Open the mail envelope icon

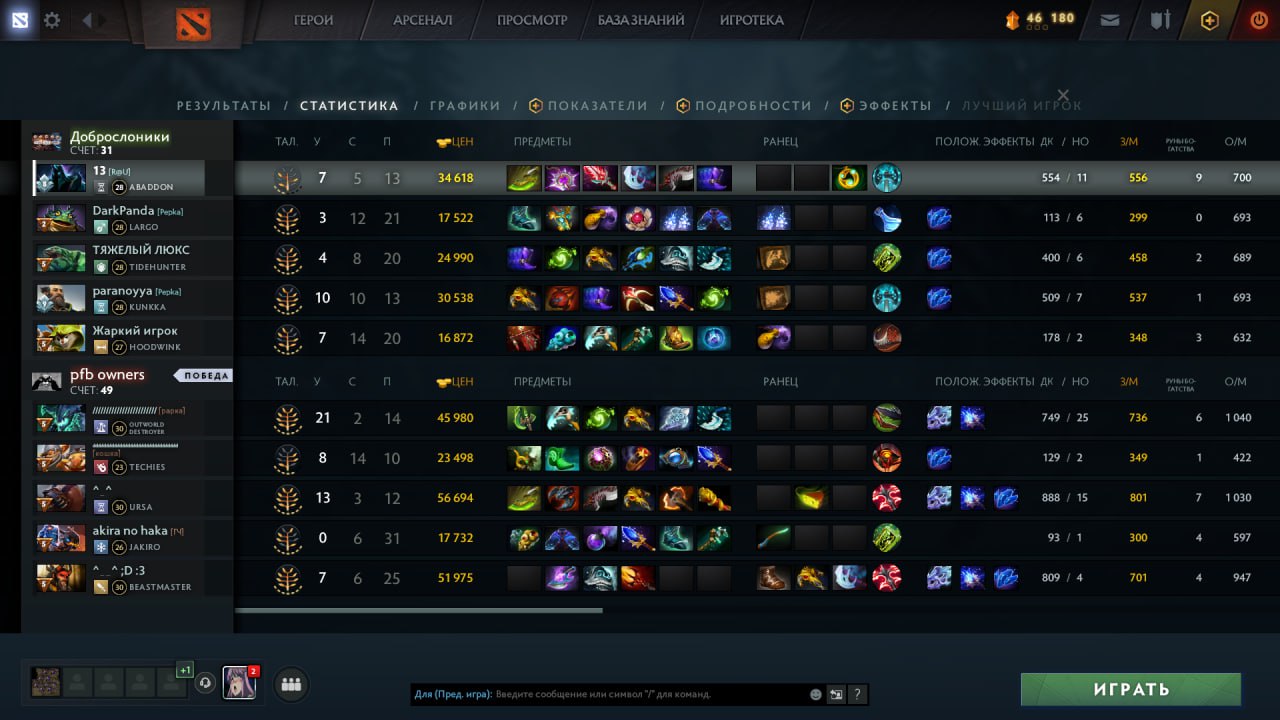tap(1109, 20)
